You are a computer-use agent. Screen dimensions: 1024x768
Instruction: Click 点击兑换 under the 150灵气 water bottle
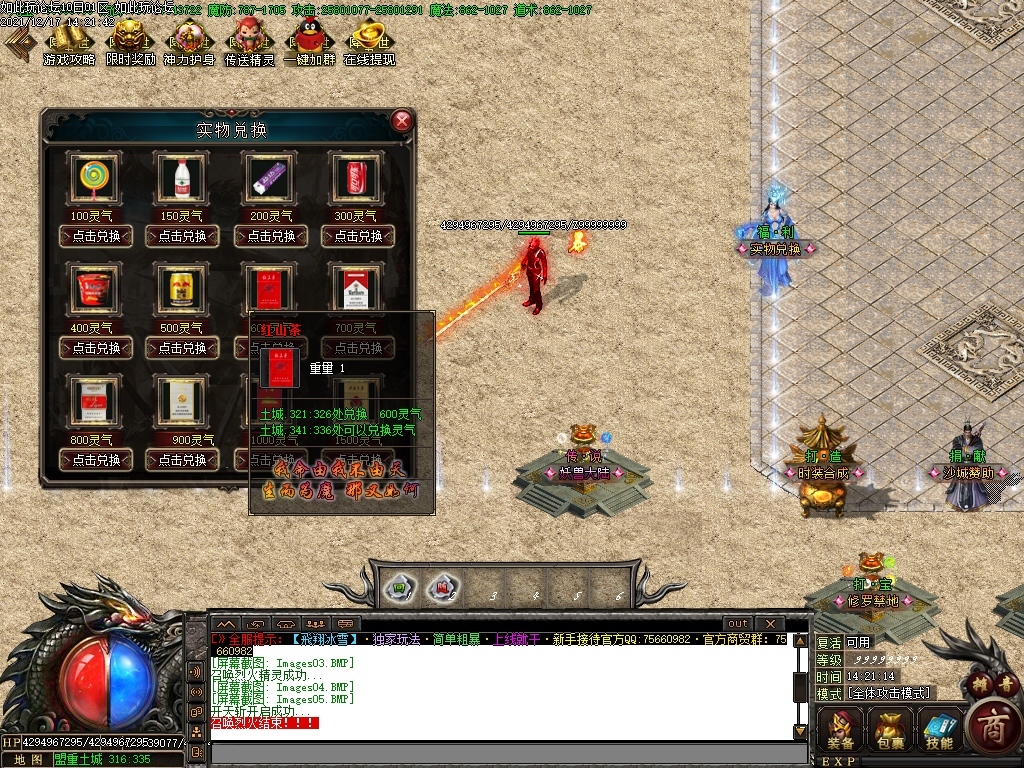(x=183, y=236)
